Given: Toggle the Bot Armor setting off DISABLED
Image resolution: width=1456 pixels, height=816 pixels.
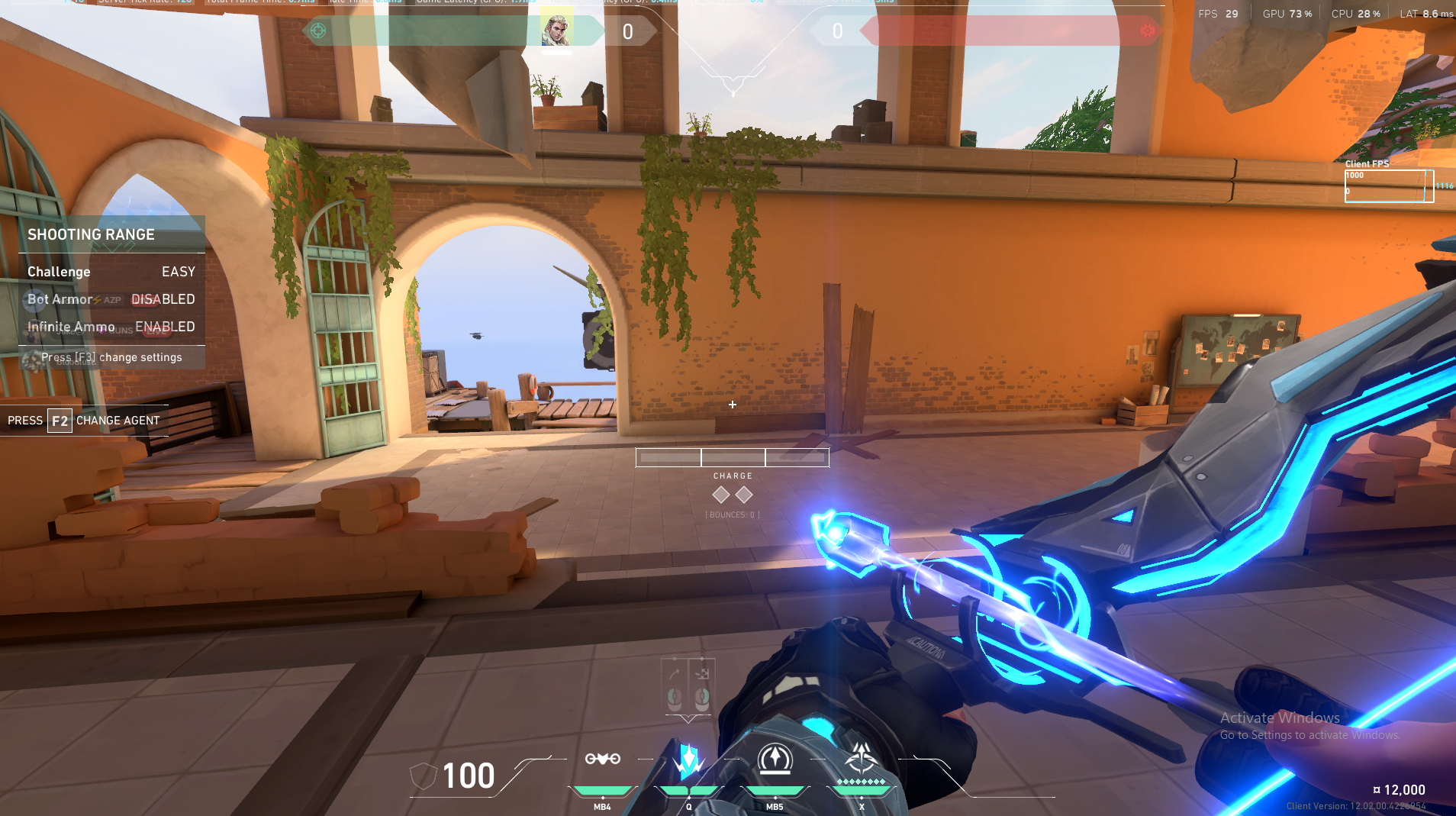Looking at the screenshot, I should (x=163, y=298).
